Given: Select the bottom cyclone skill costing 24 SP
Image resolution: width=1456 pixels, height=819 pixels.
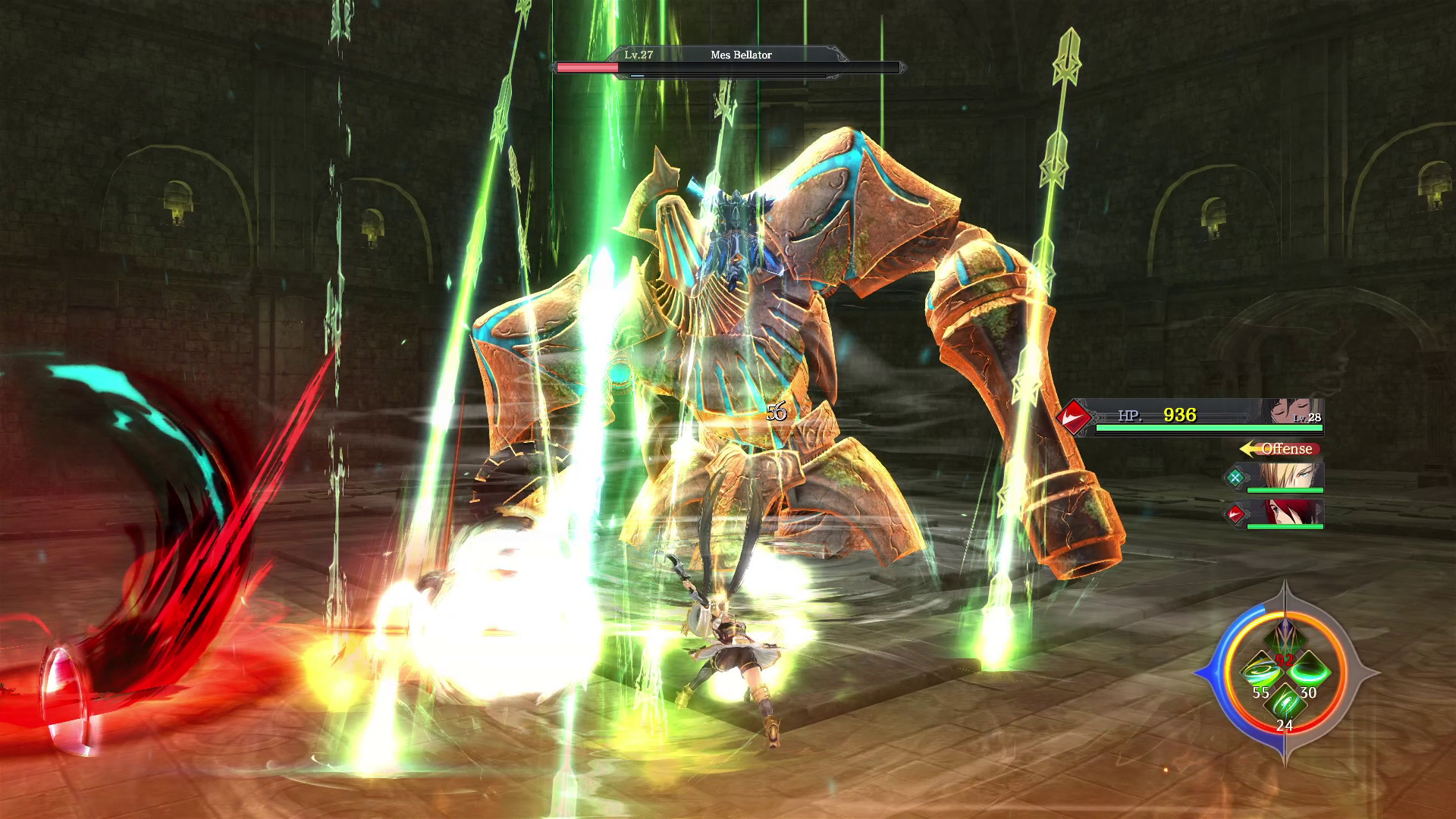Looking at the screenshot, I should click(x=1285, y=704).
